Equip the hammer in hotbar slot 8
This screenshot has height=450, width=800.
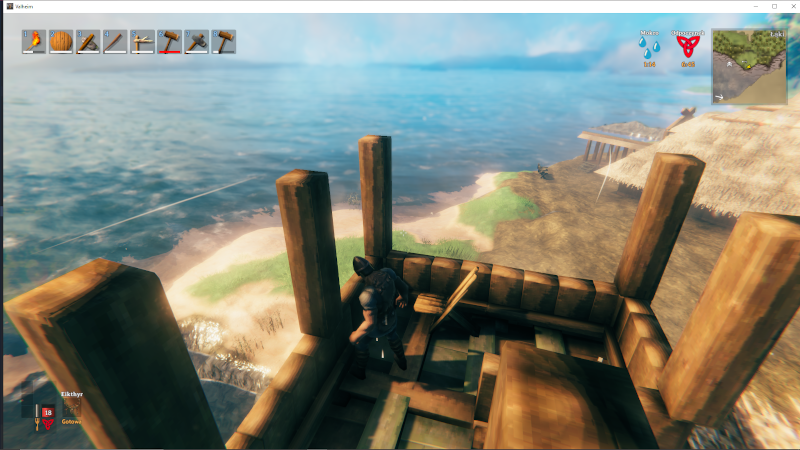click(223, 41)
